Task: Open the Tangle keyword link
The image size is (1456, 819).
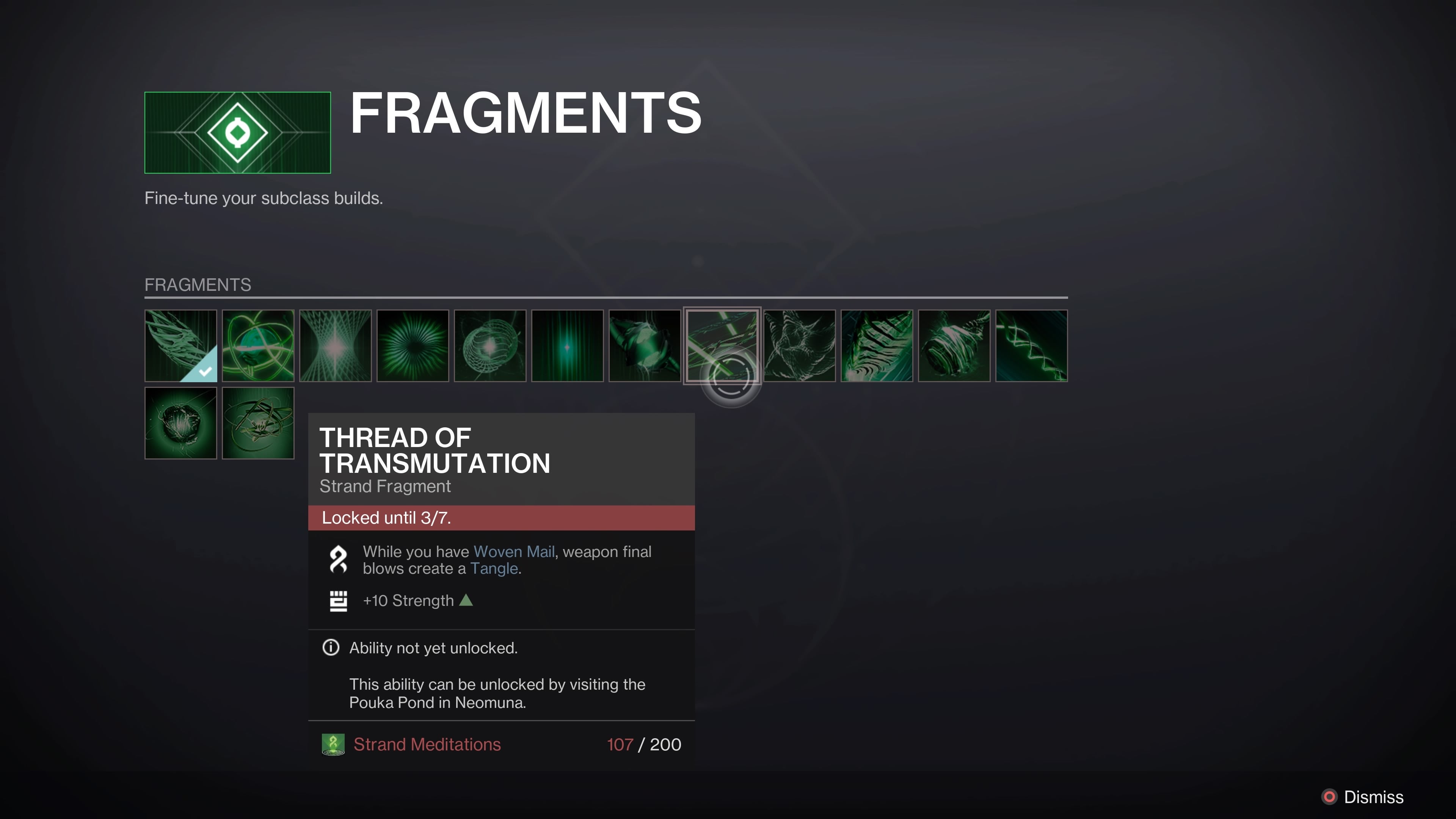Action: [x=494, y=569]
